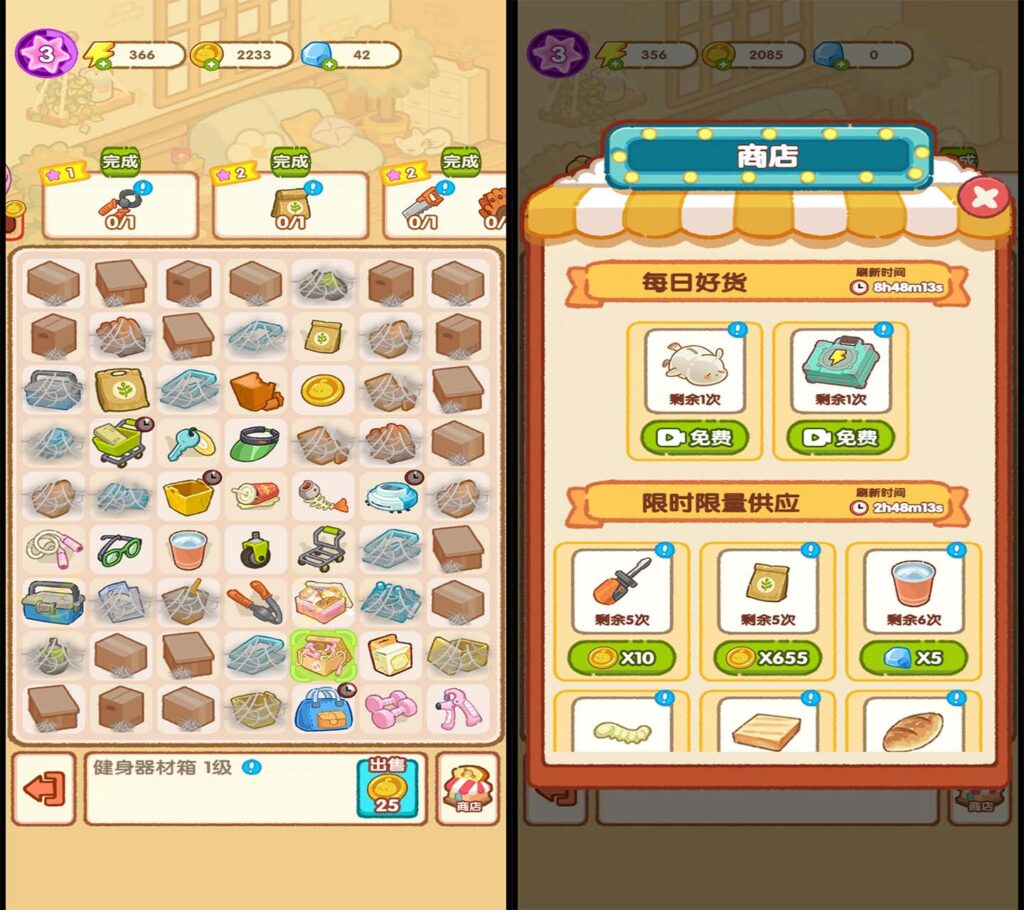The width and height of the screenshot is (1024, 910).
Task: Select the green shopping cart tile
Action: point(119,442)
